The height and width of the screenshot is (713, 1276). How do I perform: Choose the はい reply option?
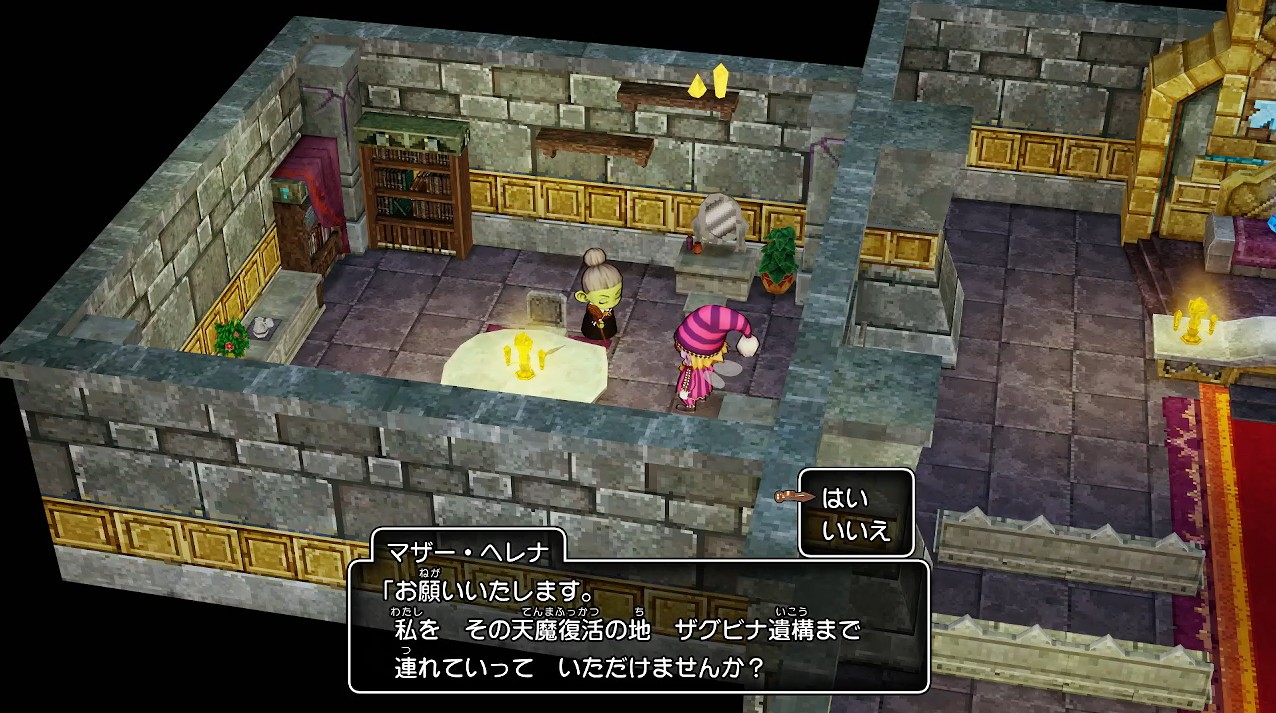[x=845, y=497]
